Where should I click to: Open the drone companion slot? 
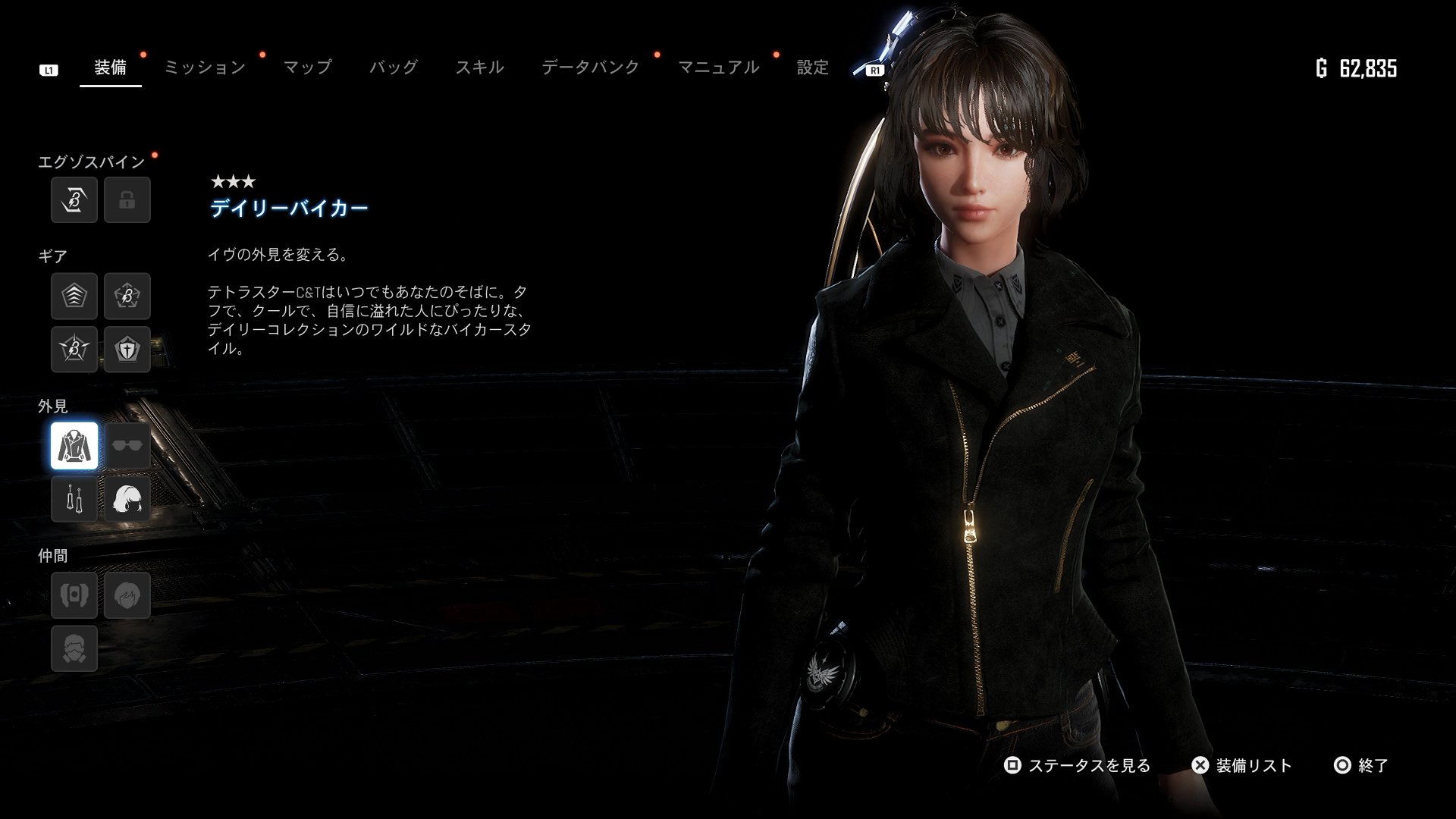(x=74, y=595)
